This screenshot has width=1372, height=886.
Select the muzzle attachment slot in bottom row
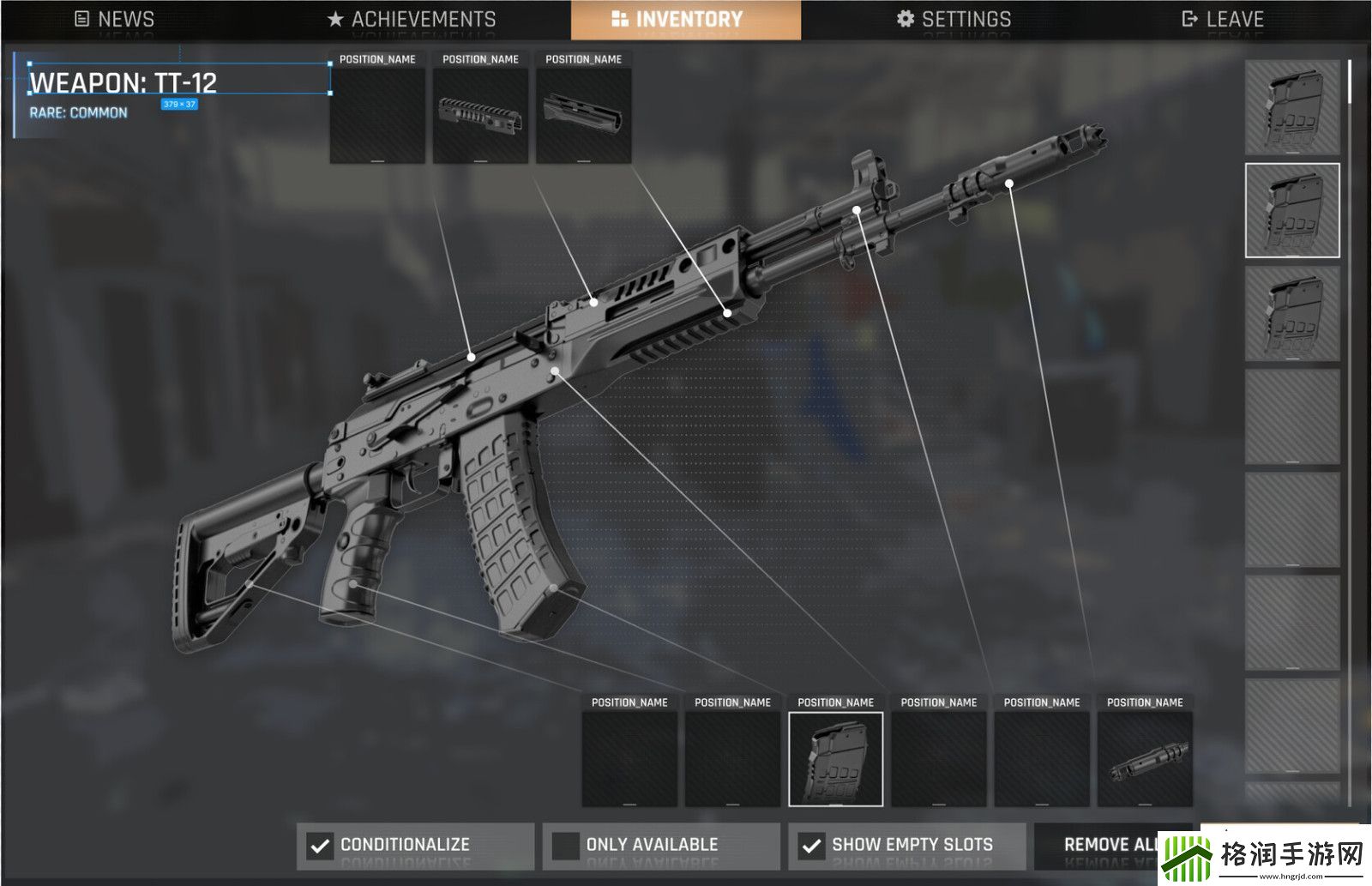click(x=1145, y=759)
